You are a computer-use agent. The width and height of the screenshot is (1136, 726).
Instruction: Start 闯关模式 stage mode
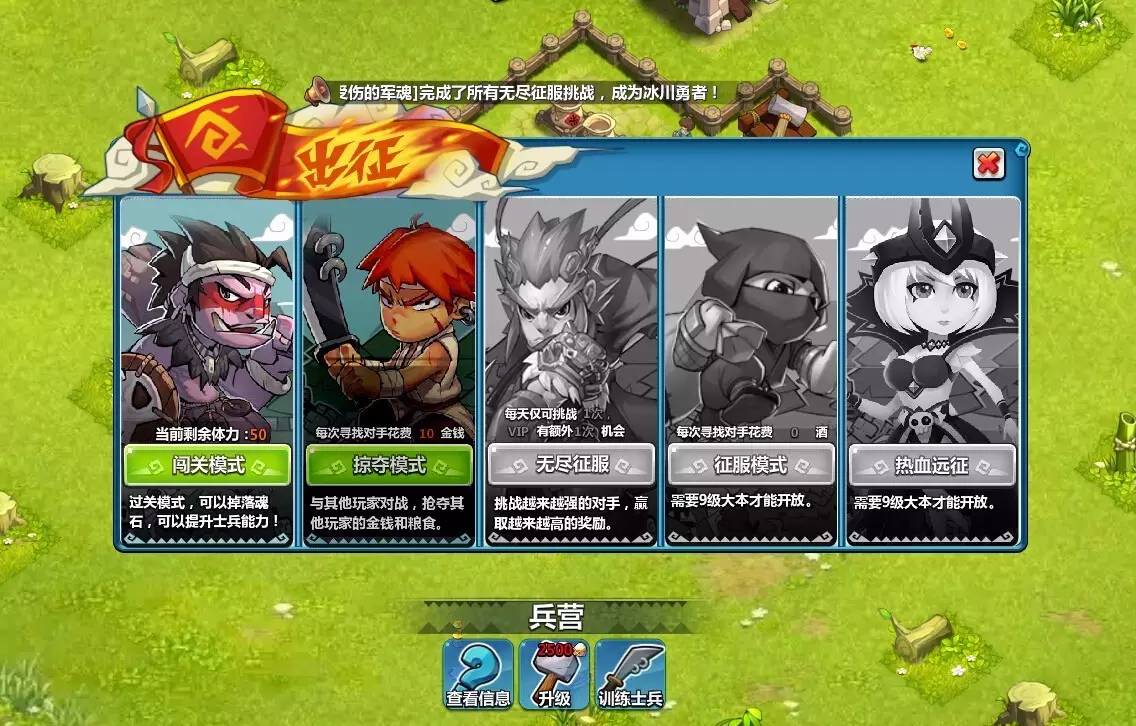coord(207,465)
